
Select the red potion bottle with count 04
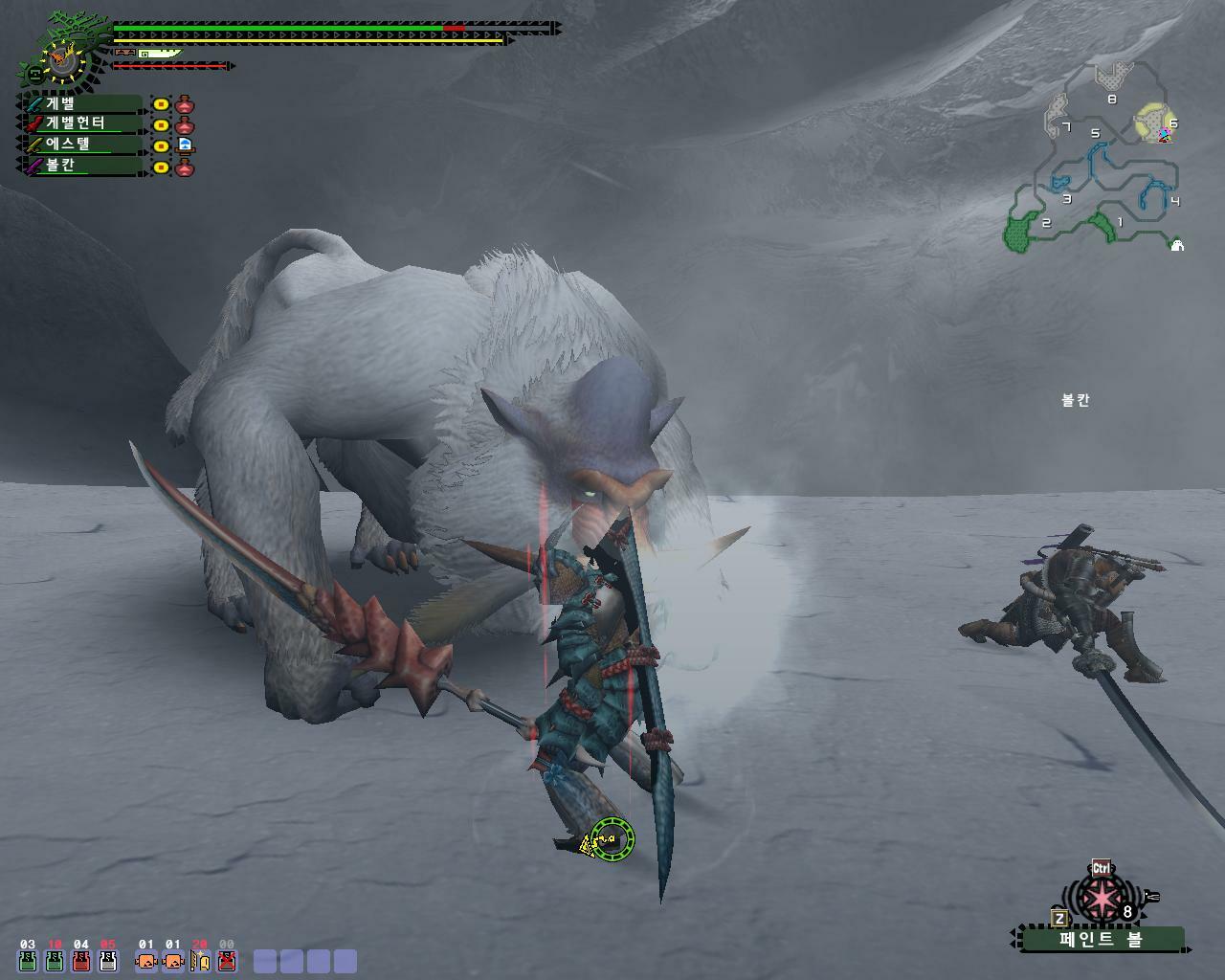[81, 961]
